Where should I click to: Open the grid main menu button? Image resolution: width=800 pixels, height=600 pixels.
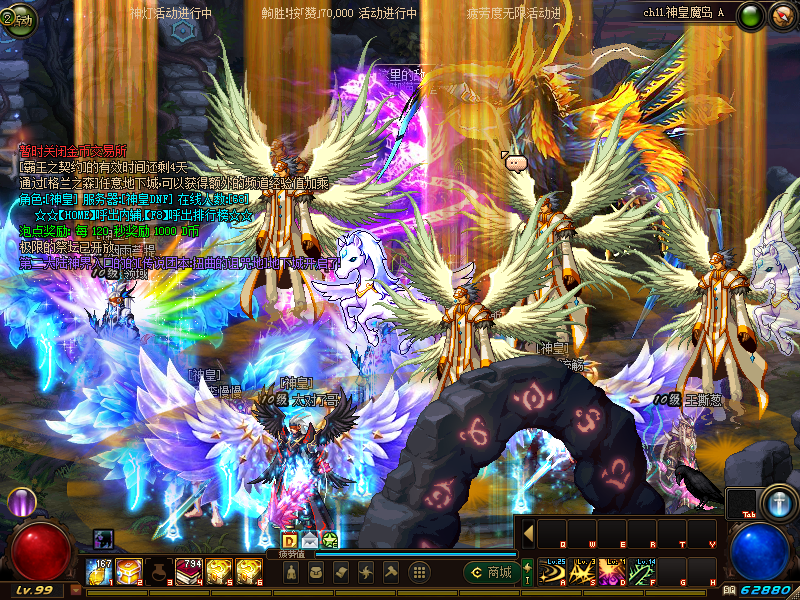420,573
